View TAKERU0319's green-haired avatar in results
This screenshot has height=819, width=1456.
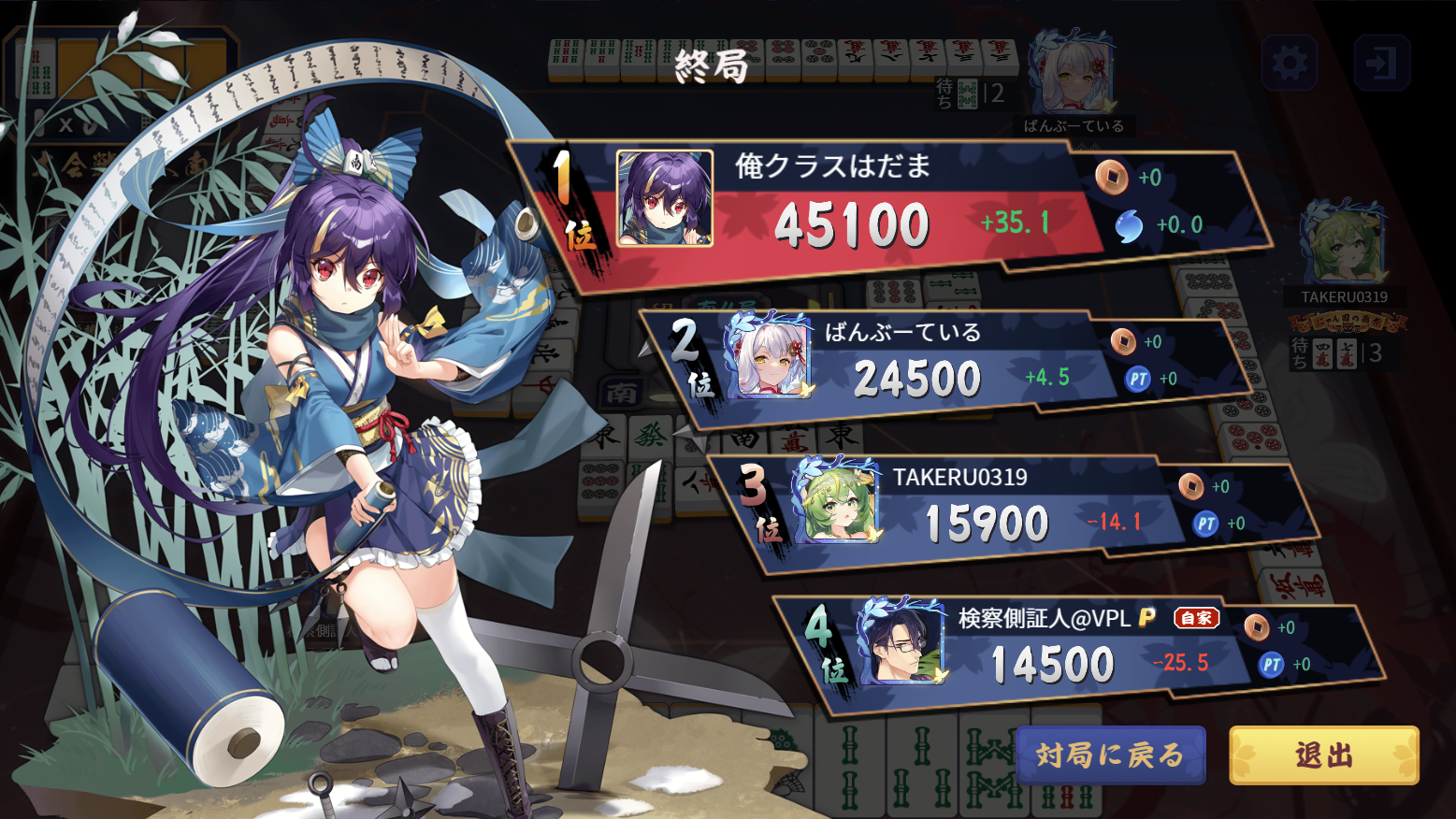point(836,502)
